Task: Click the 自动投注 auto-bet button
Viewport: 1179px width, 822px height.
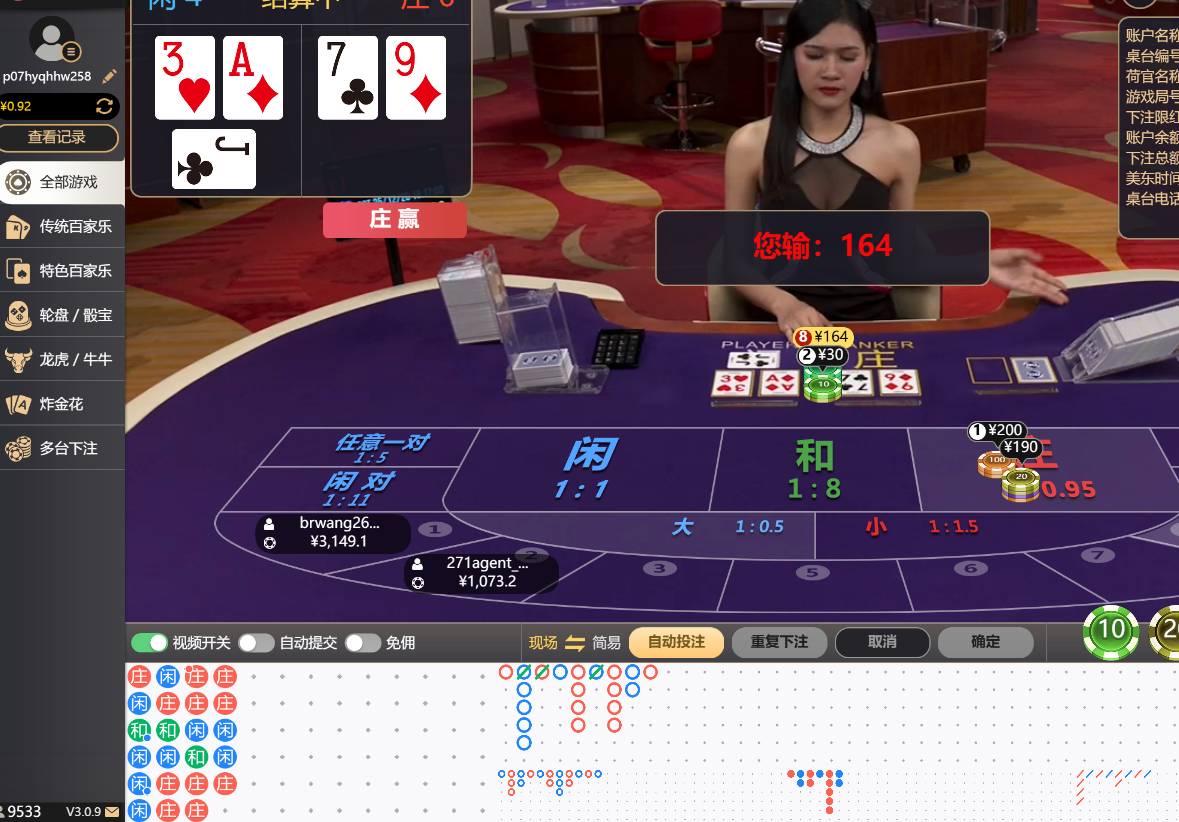Action: pyautogui.click(x=676, y=642)
